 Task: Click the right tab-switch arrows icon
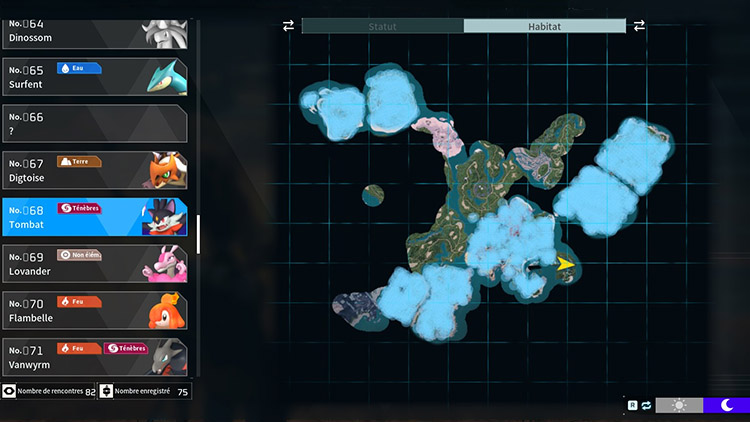coord(639,25)
